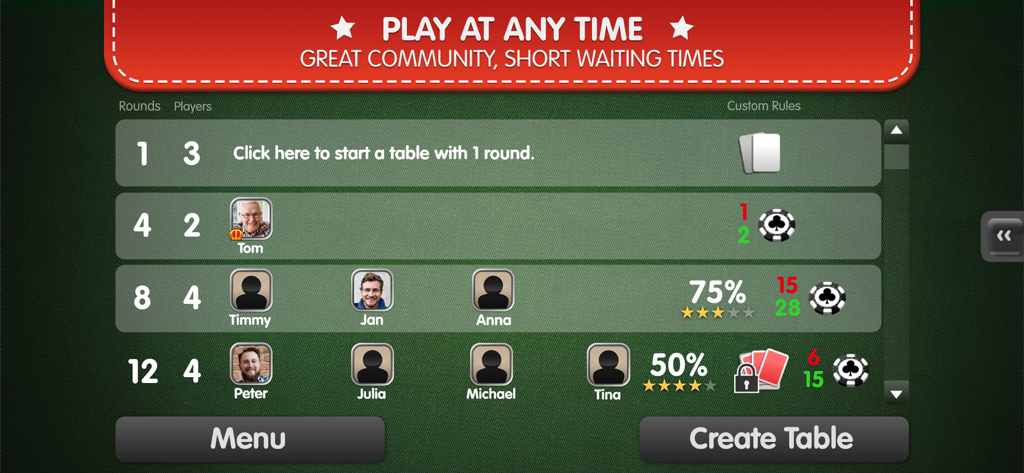The width and height of the screenshot is (1024, 473).
Task: Select Jan's player avatar
Action: pyautogui.click(x=372, y=290)
